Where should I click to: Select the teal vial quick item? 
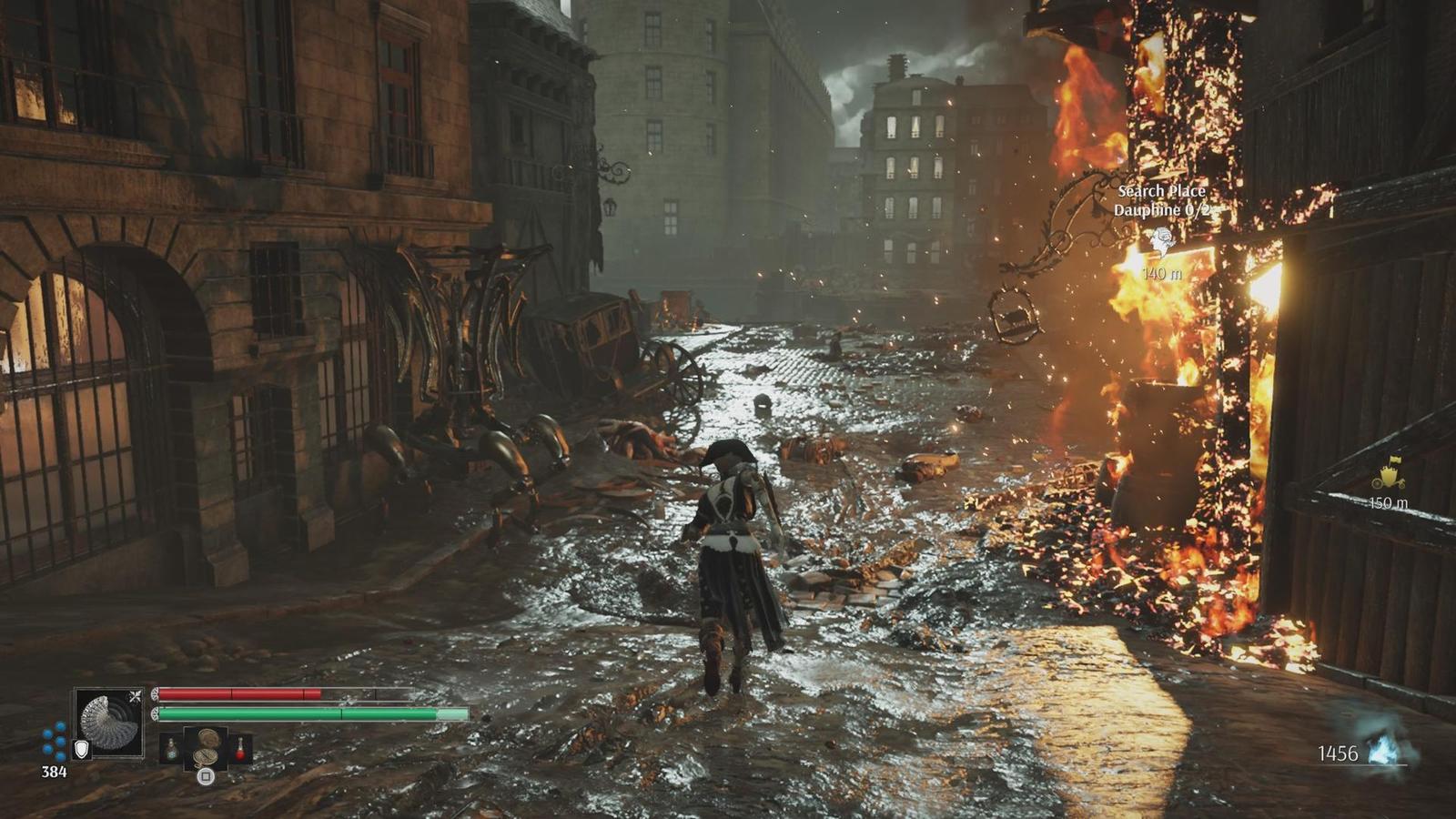[171, 748]
